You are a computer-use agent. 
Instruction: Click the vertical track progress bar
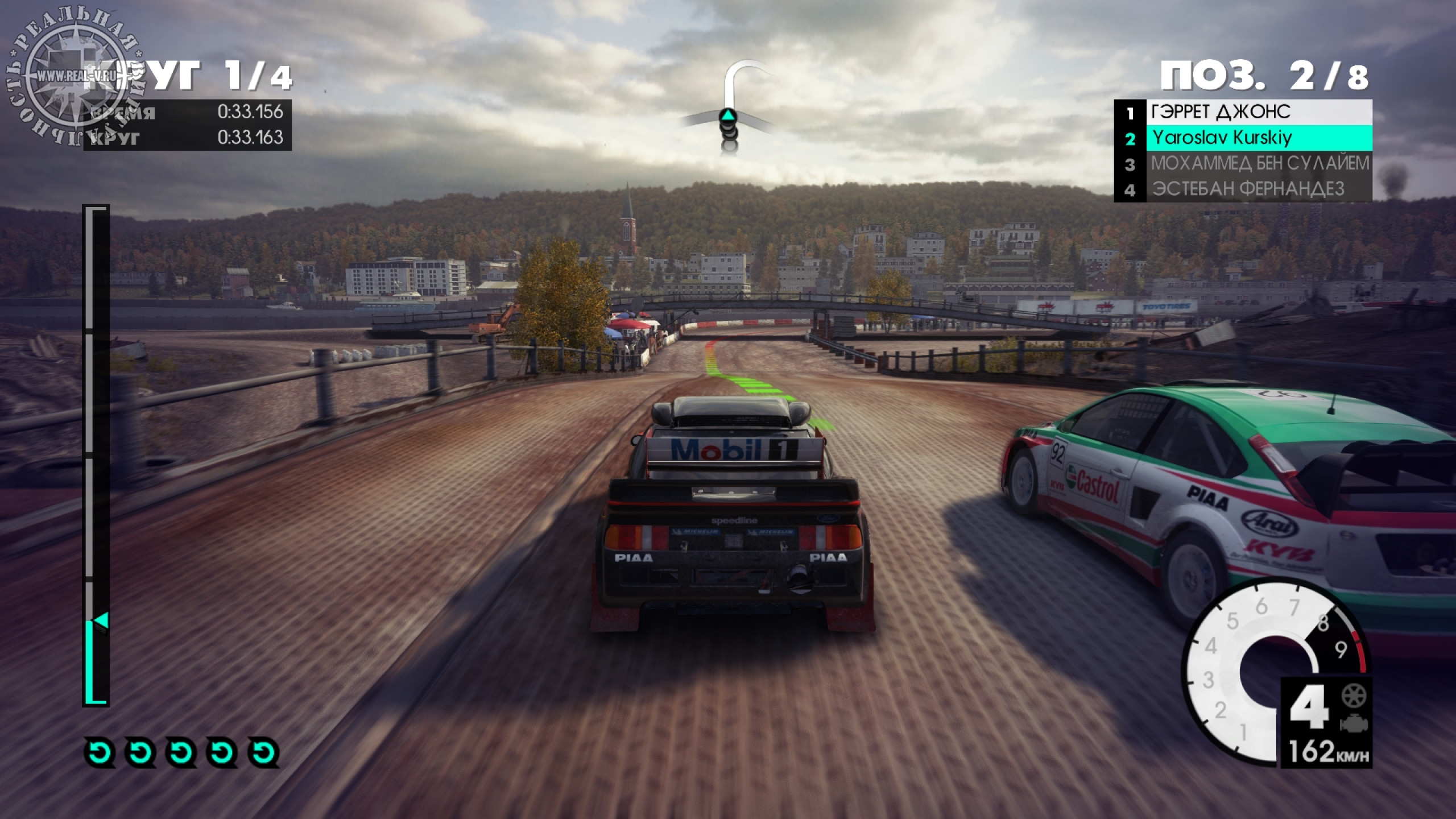click(96, 455)
